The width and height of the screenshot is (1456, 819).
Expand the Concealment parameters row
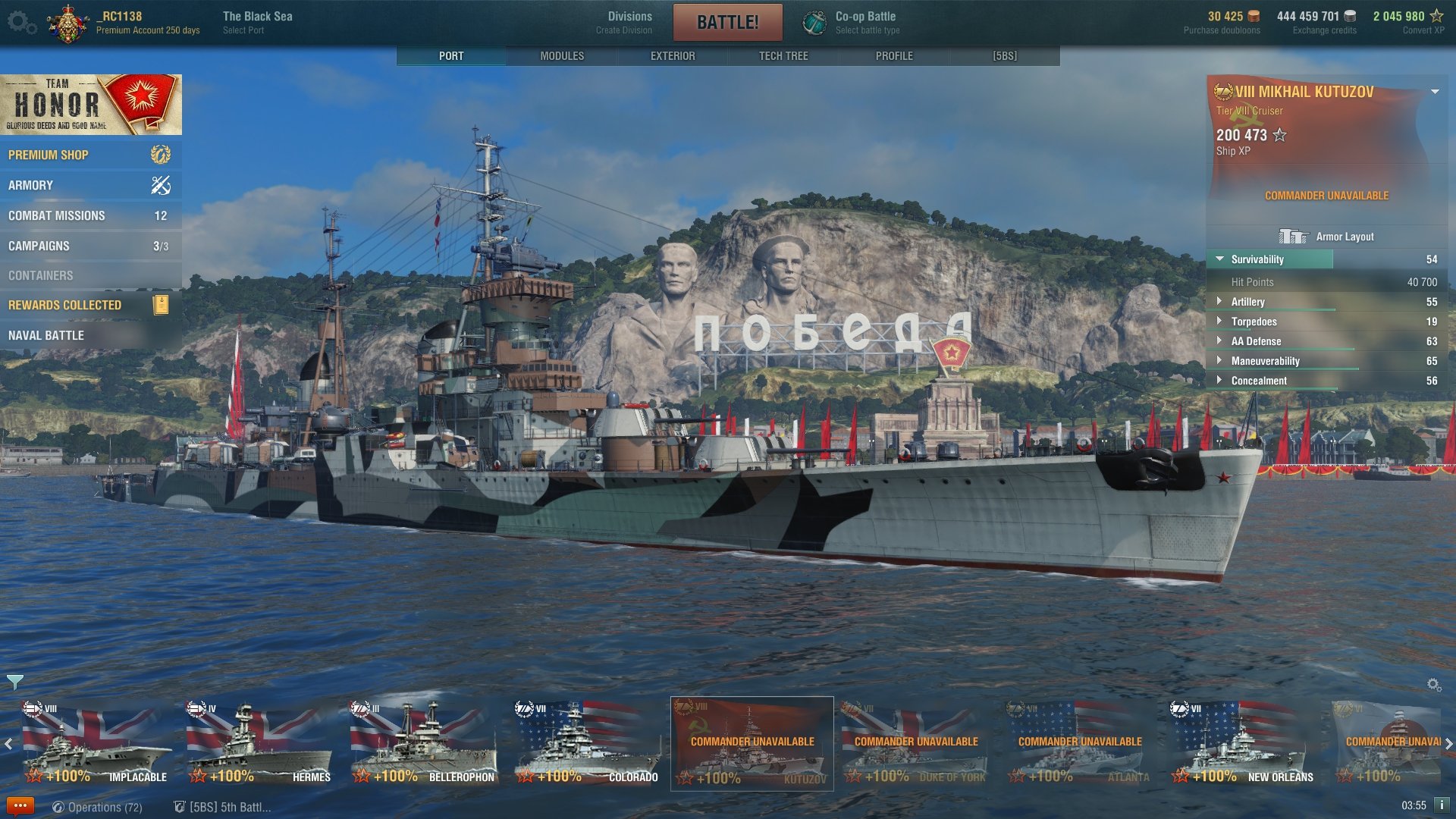click(1258, 381)
